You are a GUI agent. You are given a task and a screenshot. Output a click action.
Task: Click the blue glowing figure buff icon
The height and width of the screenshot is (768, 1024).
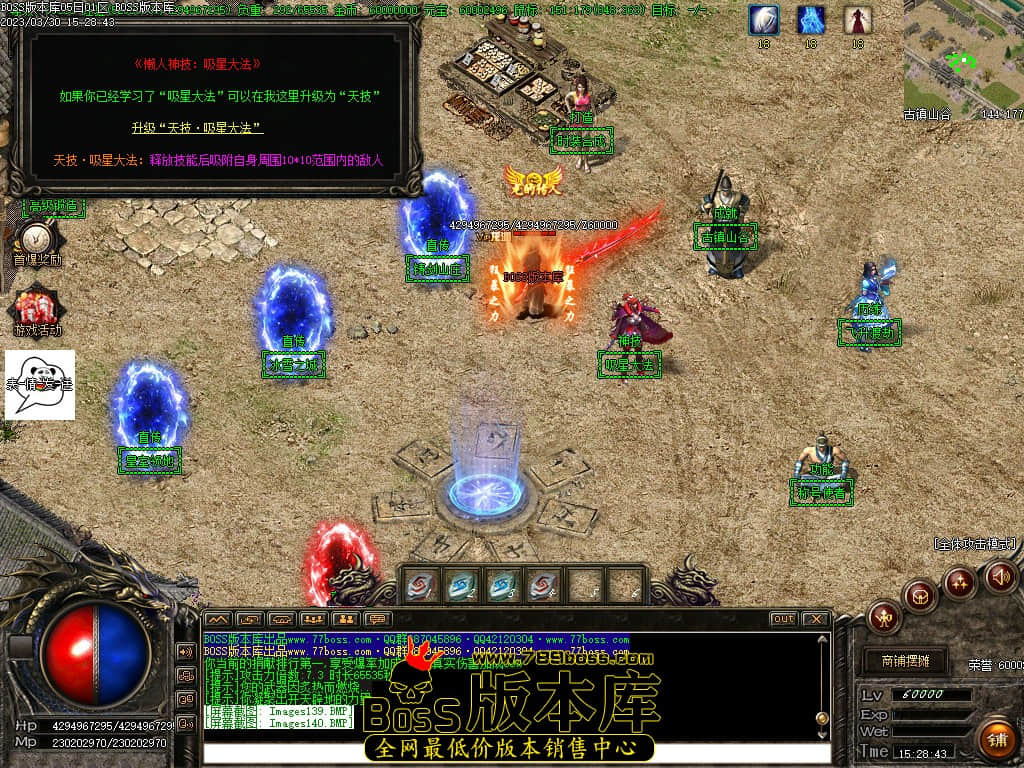(811, 20)
